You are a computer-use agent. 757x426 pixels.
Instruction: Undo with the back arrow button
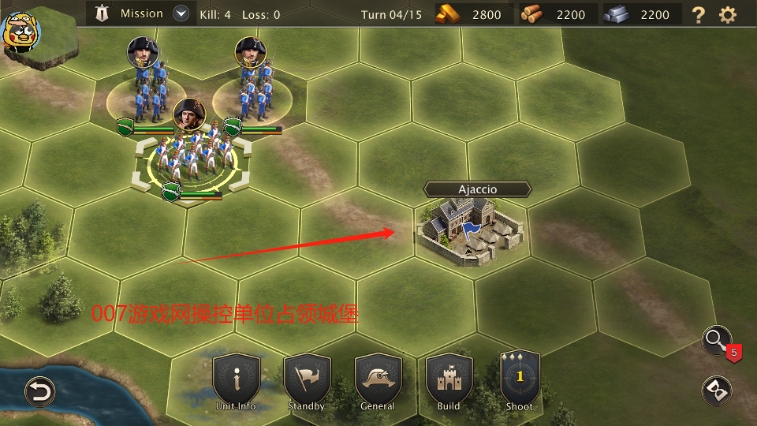point(39,391)
